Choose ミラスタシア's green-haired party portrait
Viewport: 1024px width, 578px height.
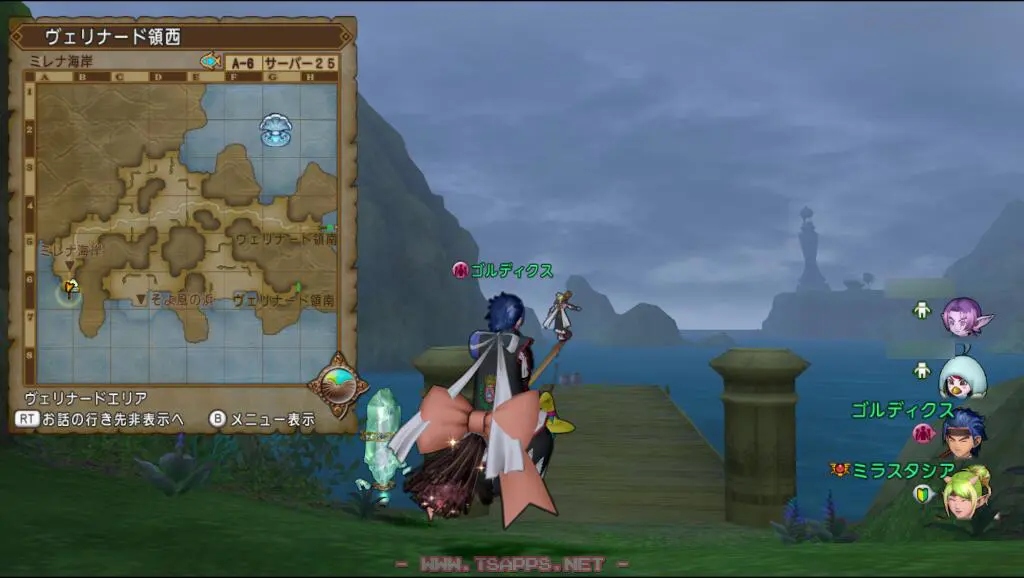965,492
